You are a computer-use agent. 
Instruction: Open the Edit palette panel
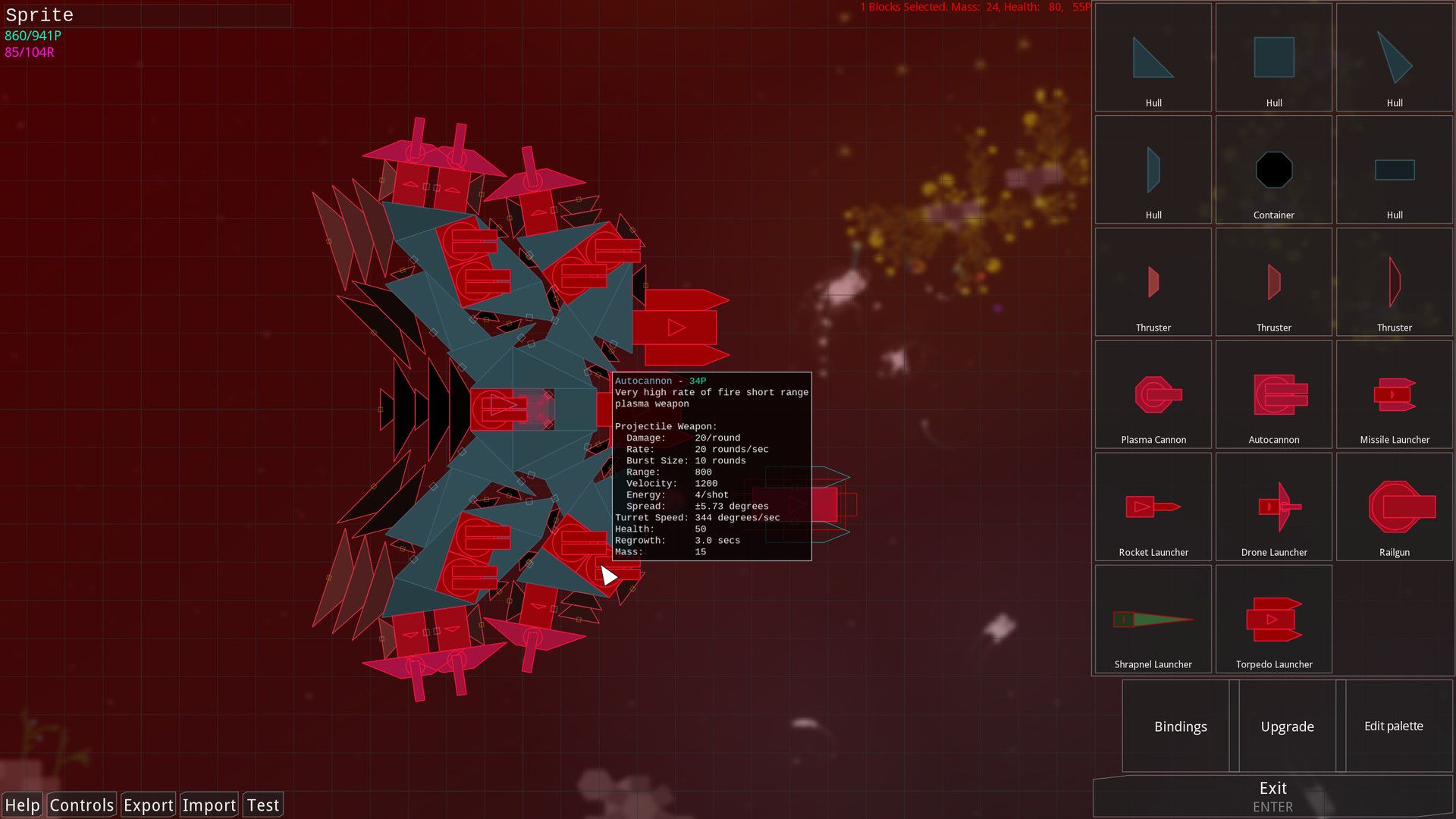point(1394,726)
